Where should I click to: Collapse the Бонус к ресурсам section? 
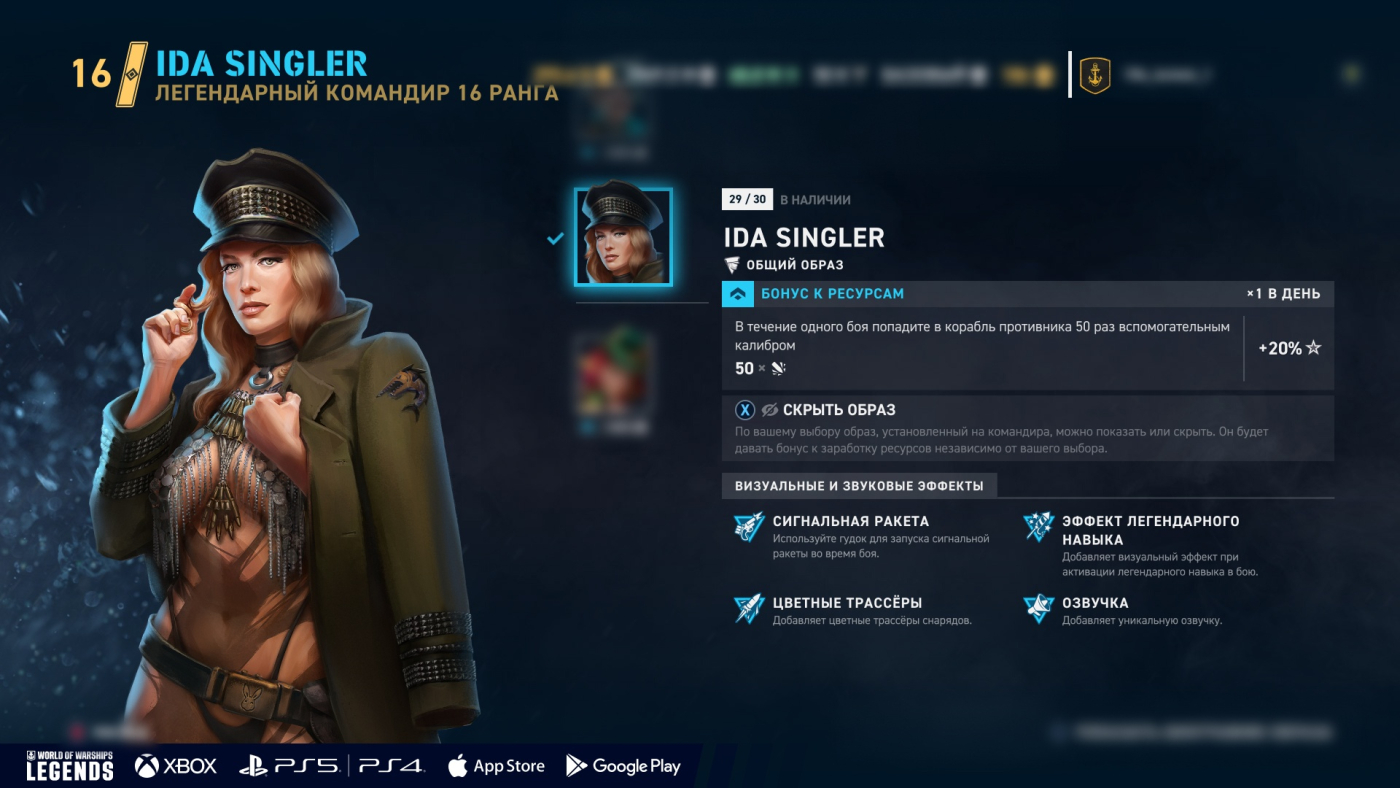point(738,294)
